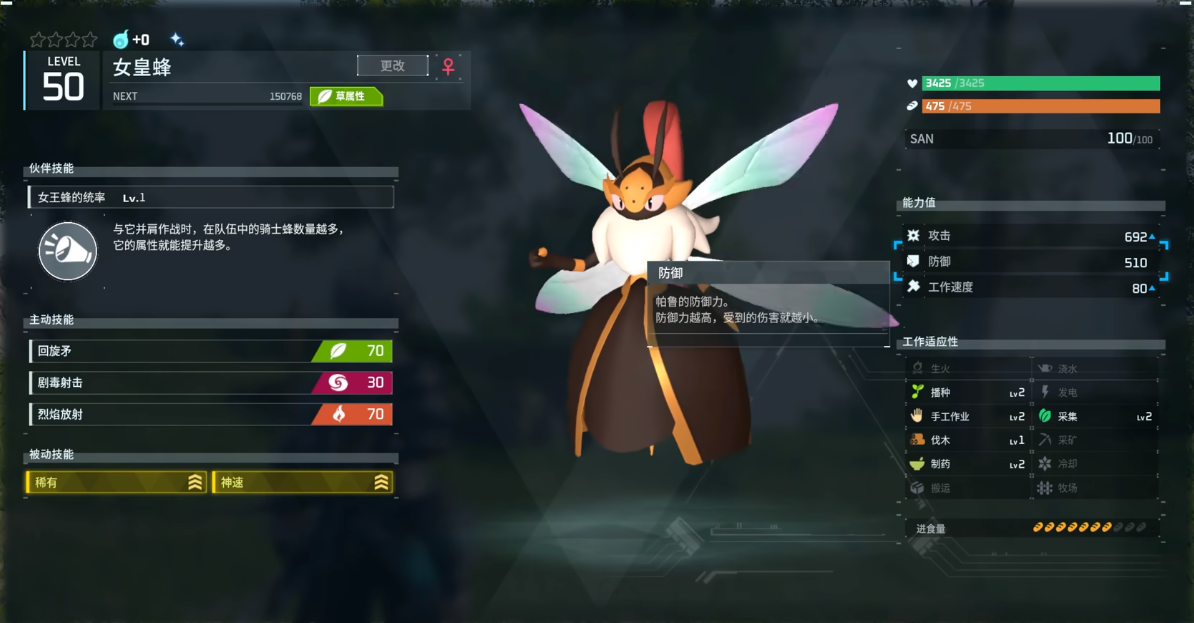Open the 女王蜂的统率 partner skill row
Screen dimensions: 1194x623
[x=210, y=197]
